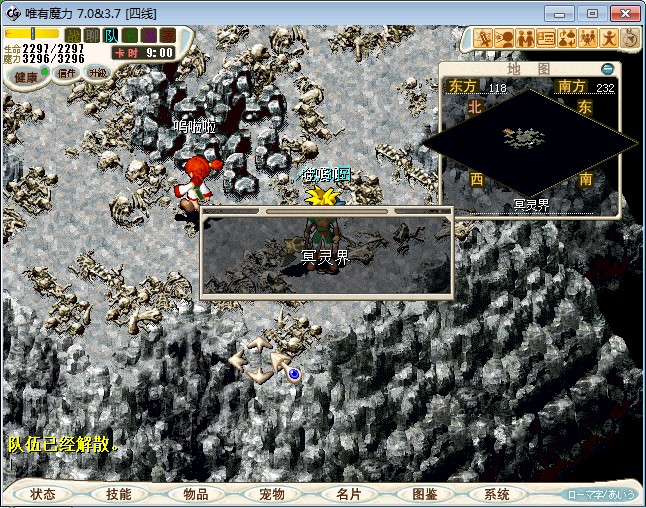
Task: Open the 状态 status menu
Action: 43,494
